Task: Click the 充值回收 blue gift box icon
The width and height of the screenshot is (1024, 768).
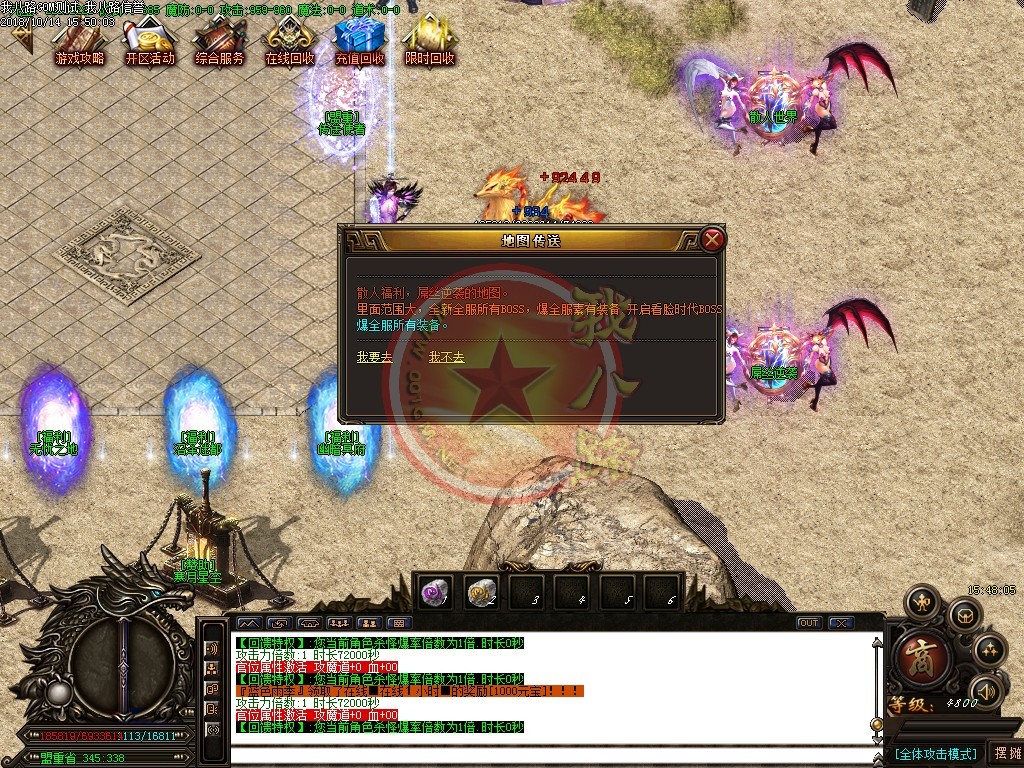Action: 359,42
